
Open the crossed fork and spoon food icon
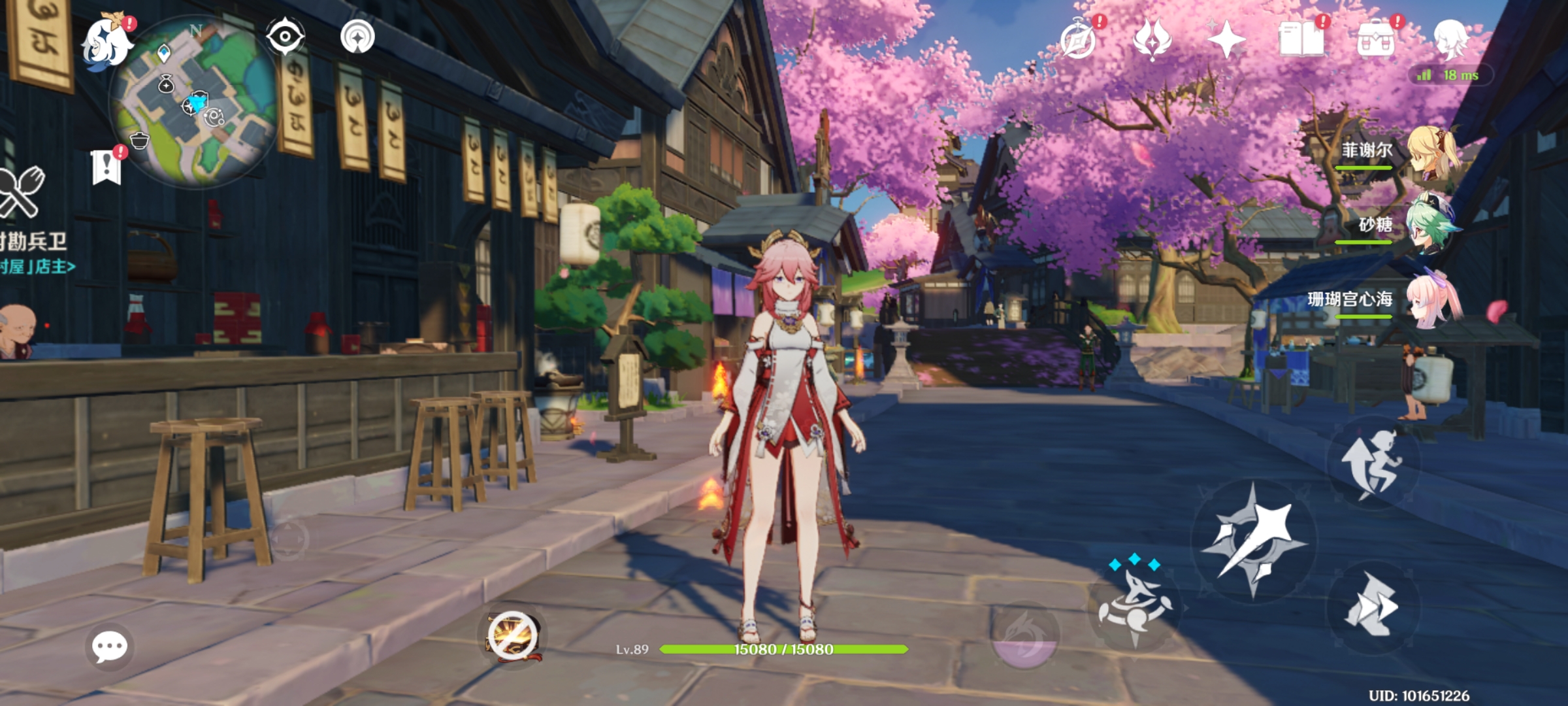pos(20,191)
